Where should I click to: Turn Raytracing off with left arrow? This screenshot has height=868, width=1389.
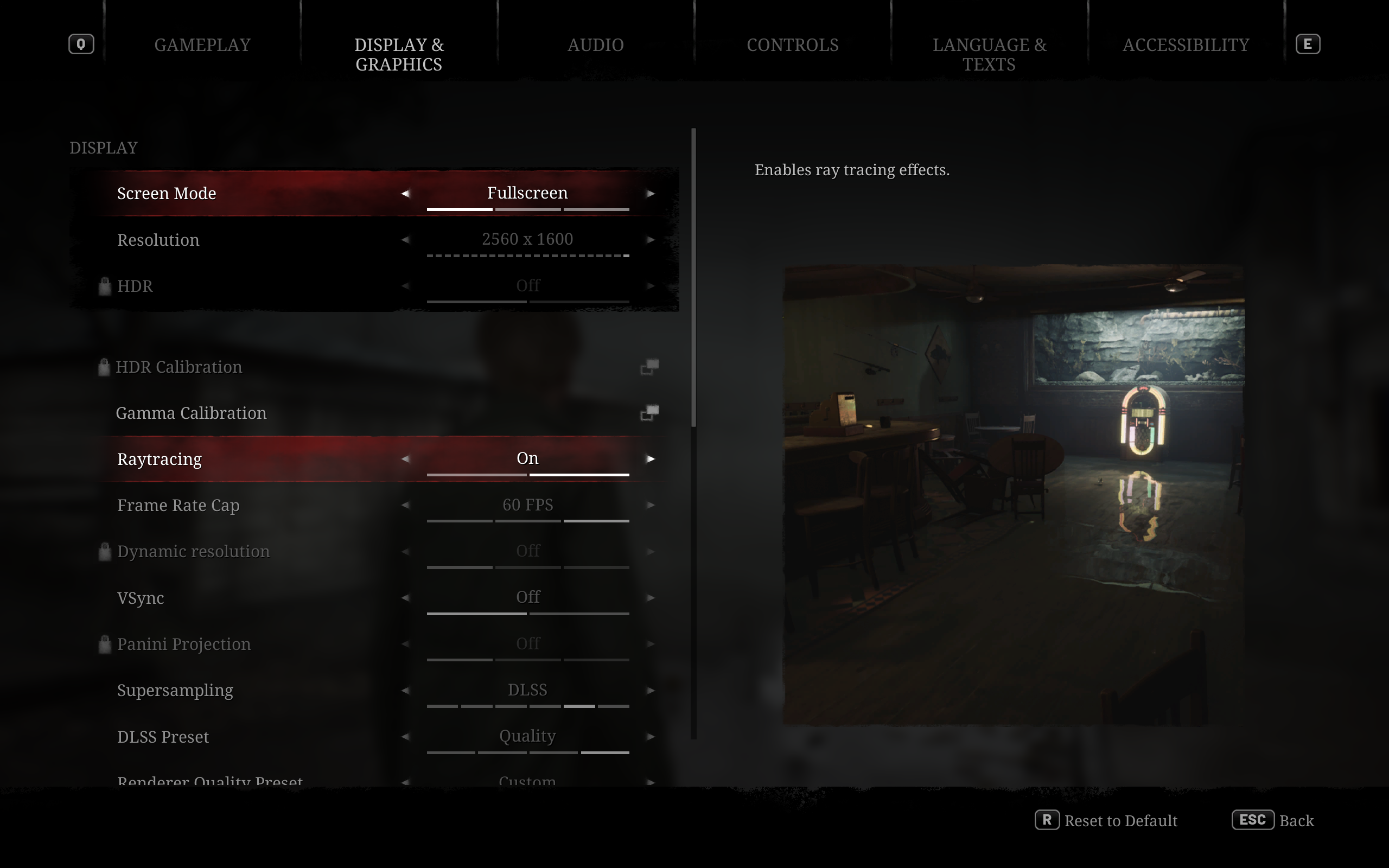click(x=405, y=459)
